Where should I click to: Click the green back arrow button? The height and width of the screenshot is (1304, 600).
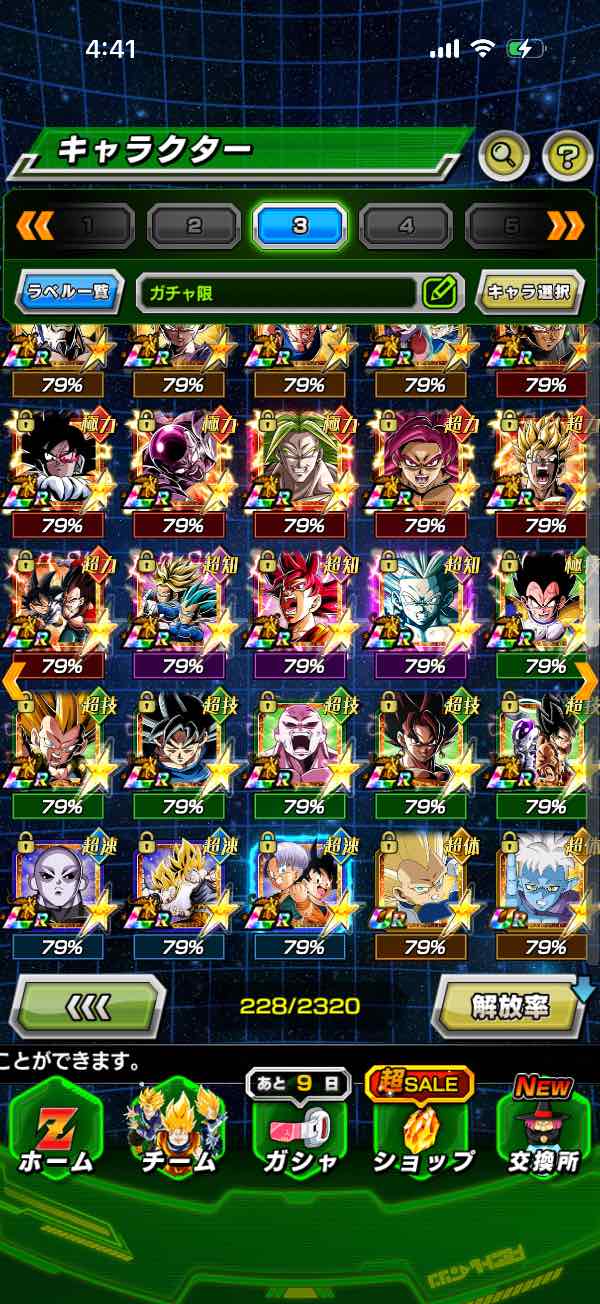click(89, 1007)
